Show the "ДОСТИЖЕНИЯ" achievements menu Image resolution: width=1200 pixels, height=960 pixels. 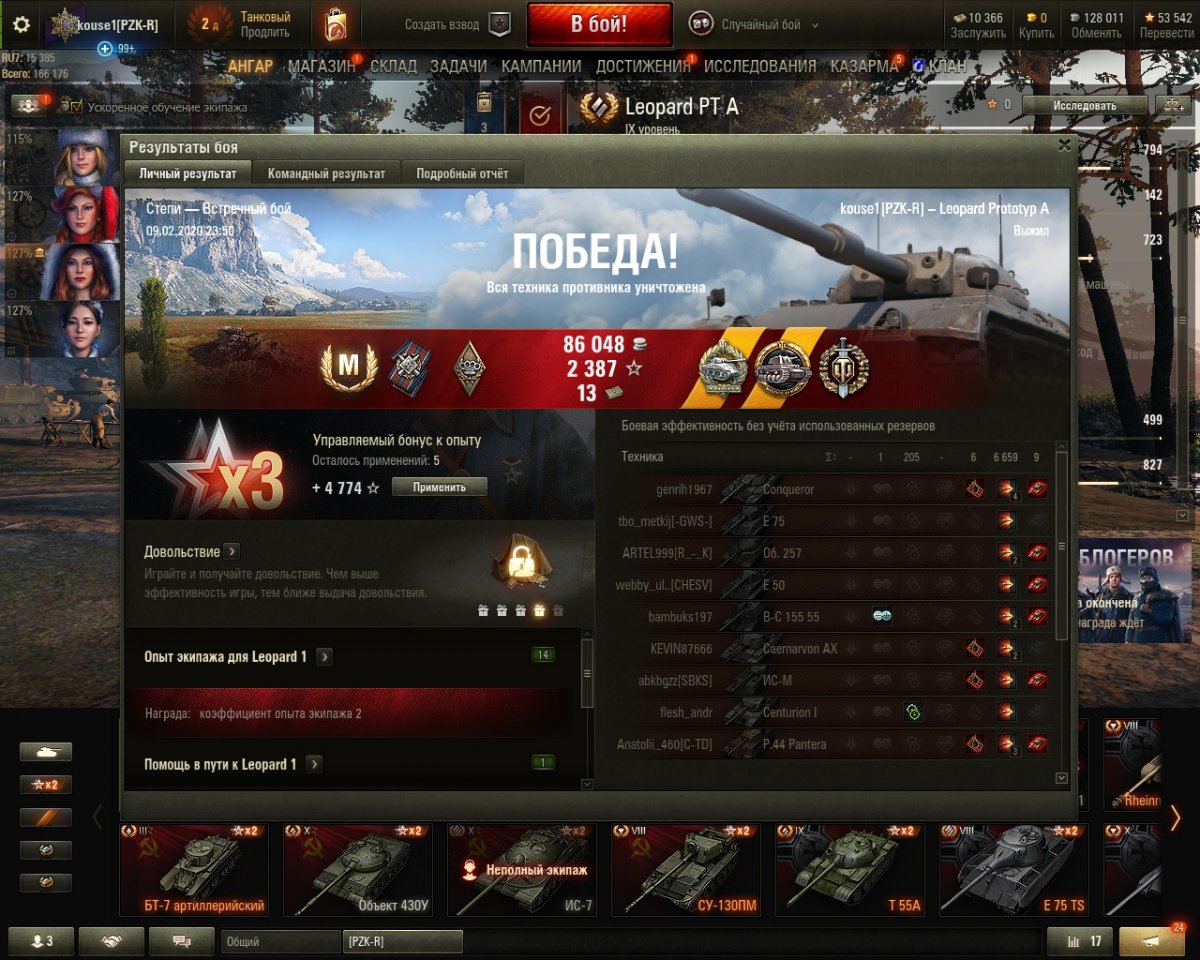point(643,67)
